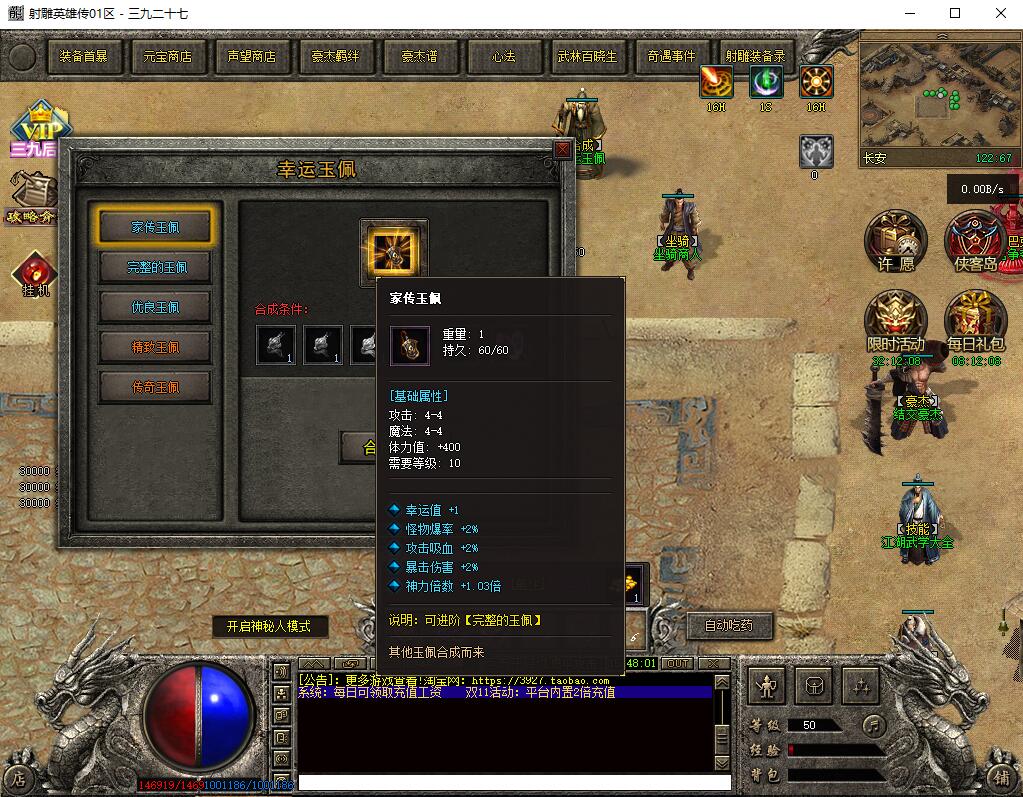The height and width of the screenshot is (797, 1023).
Task: Open the 精致玉佩 tab
Action: pos(155,347)
